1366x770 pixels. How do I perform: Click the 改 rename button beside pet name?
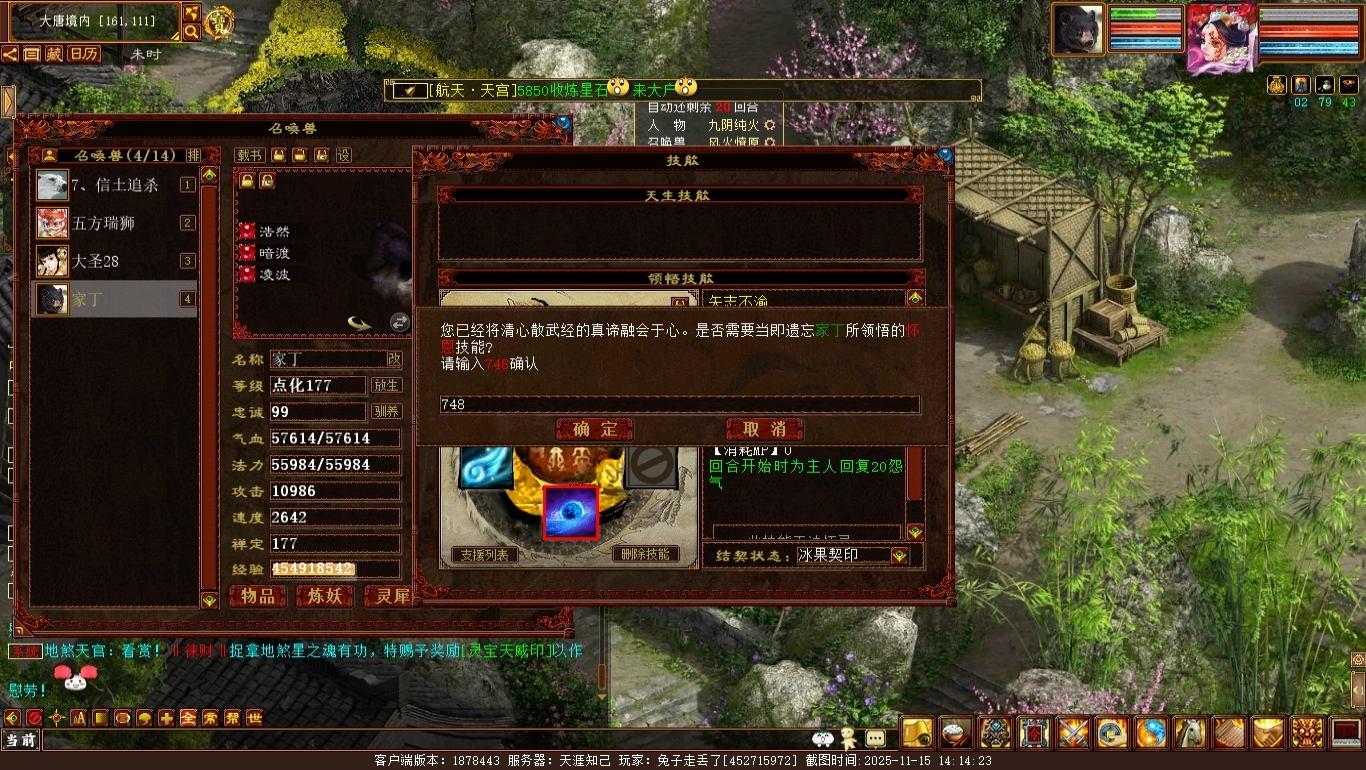[x=395, y=359]
